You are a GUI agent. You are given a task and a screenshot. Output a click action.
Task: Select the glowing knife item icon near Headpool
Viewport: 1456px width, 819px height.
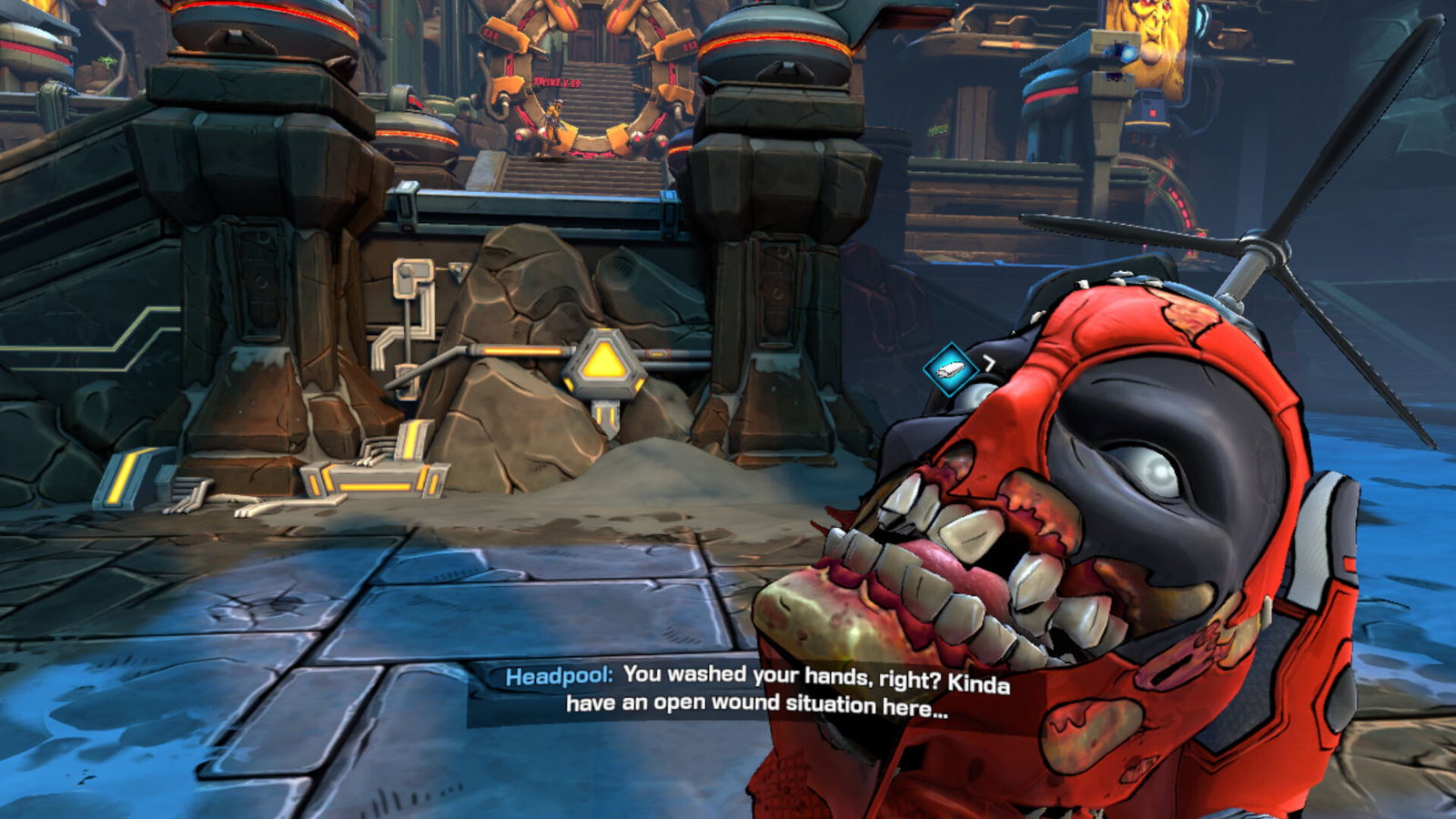tap(952, 369)
